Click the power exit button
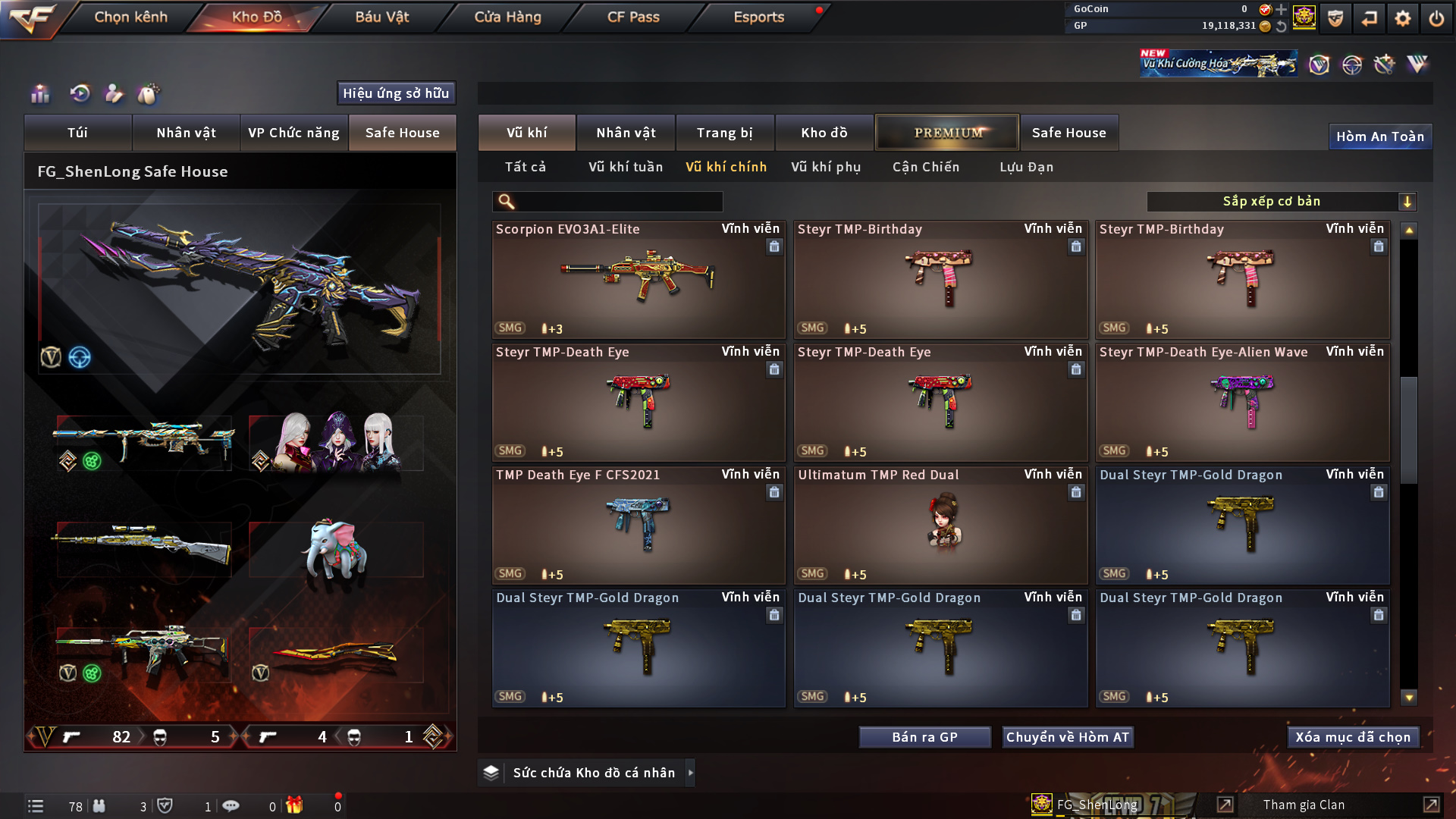 (x=1436, y=18)
